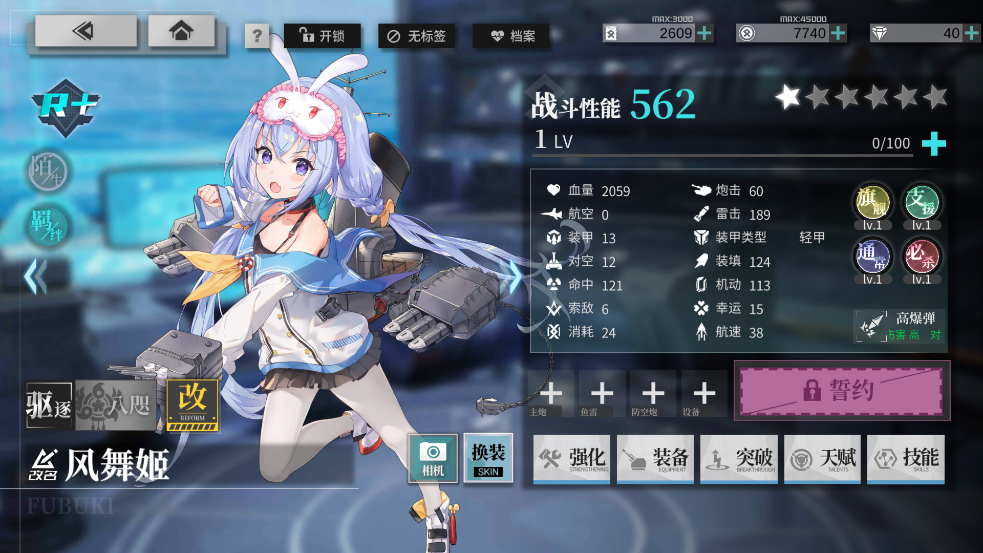The image size is (983, 553).
Task: Open the 强化 strengthening menu
Action: [x=572, y=458]
